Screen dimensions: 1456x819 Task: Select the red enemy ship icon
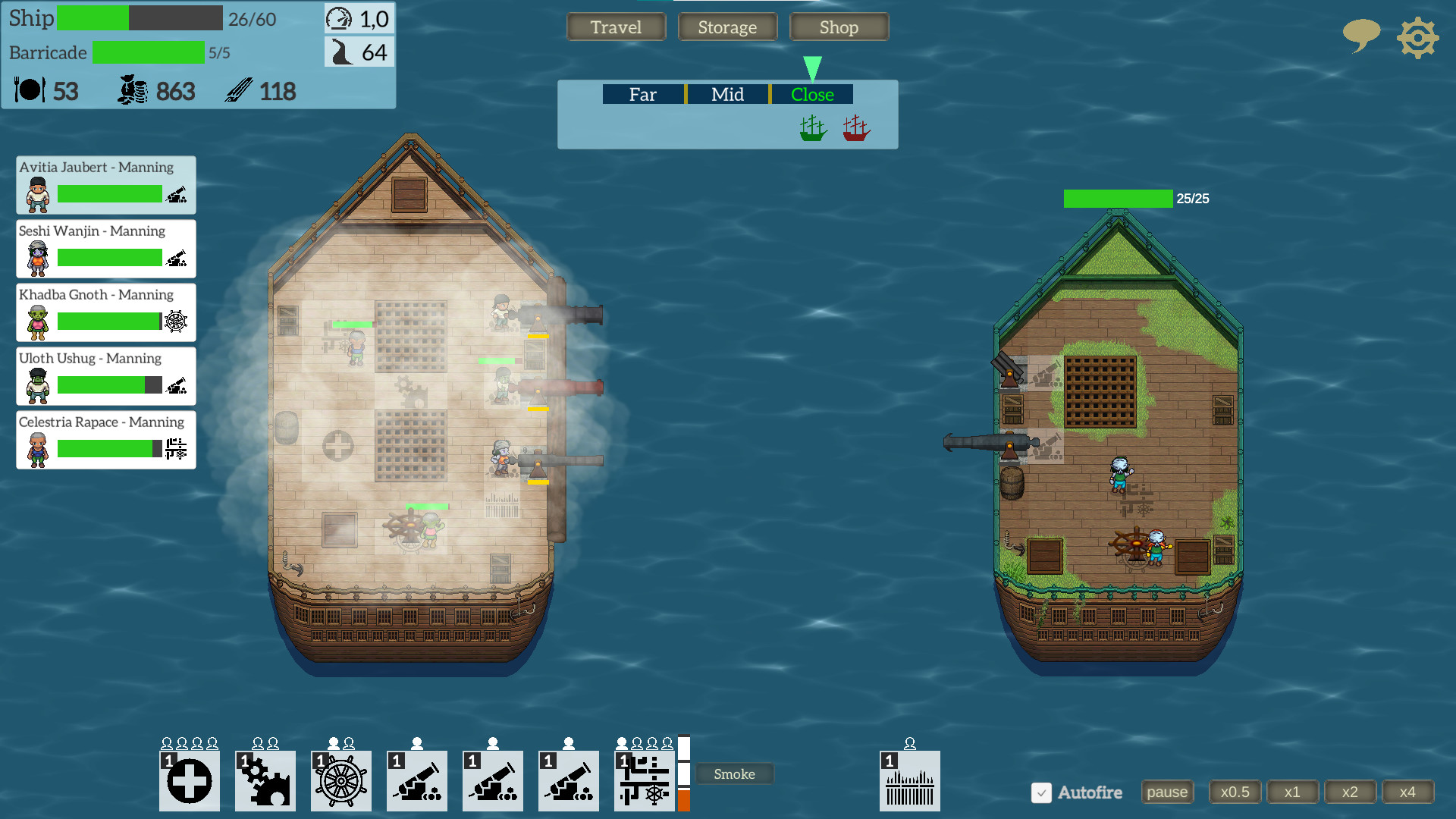click(855, 127)
